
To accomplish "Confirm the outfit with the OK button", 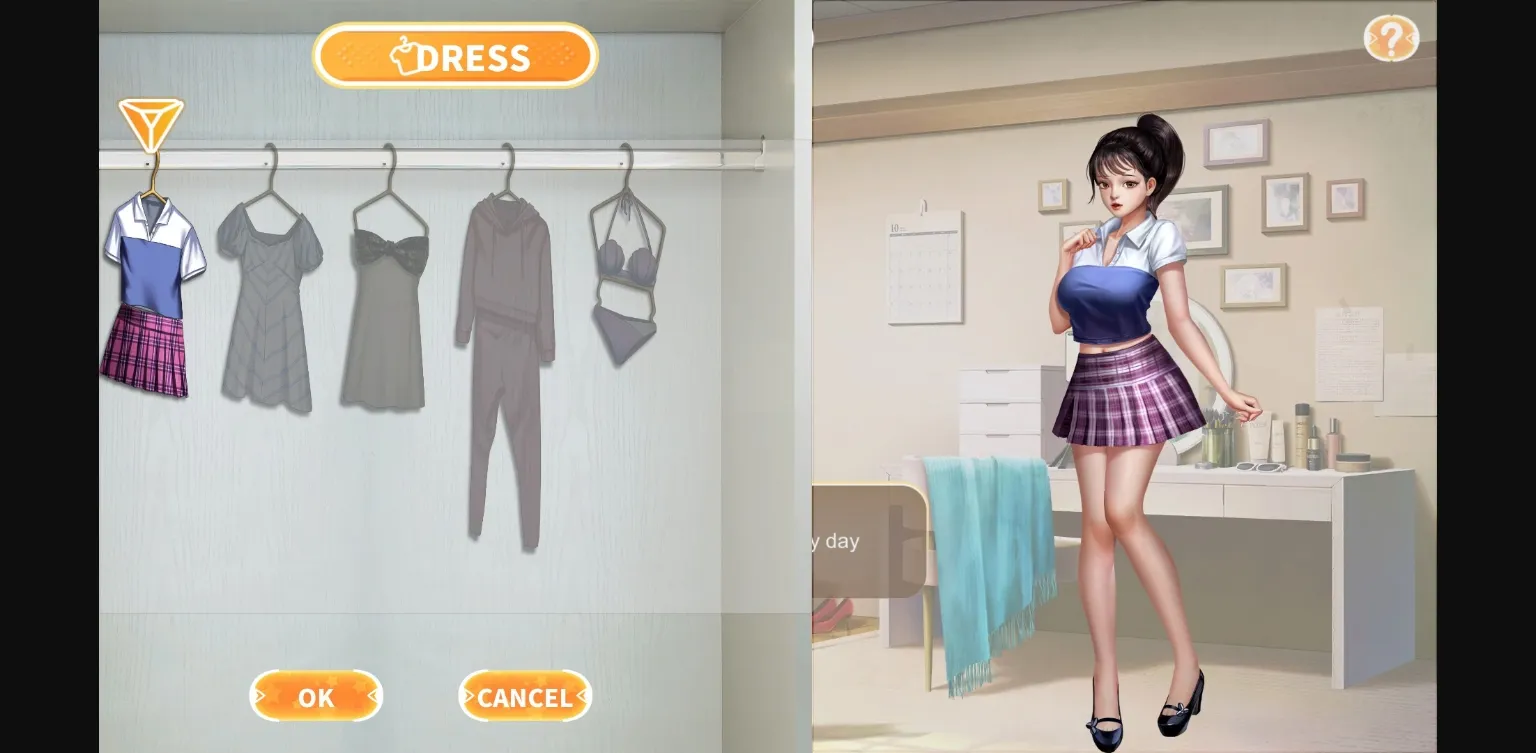I will [x=316, y=697].
